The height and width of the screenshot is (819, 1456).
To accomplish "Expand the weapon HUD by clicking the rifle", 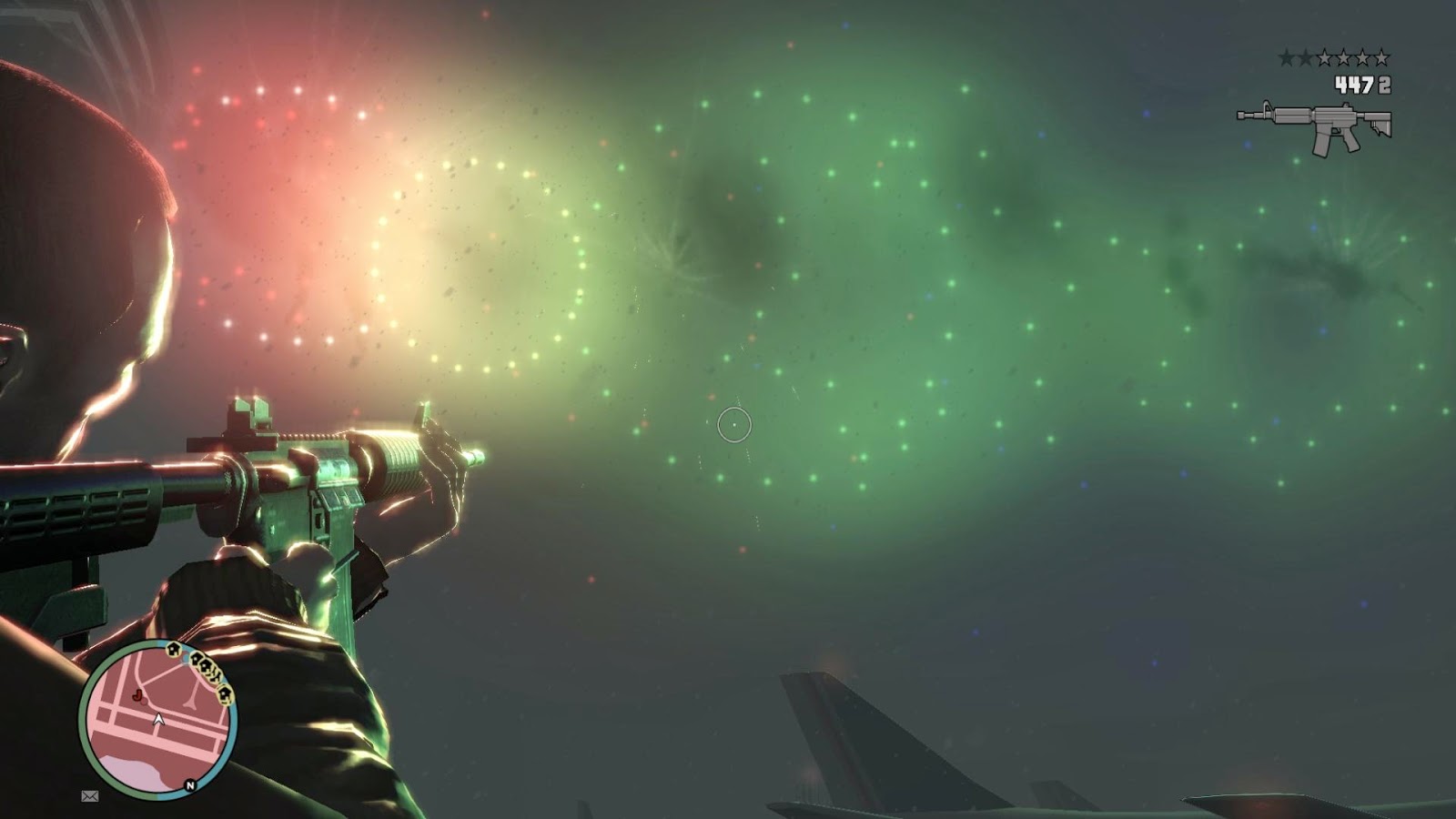I will (1313, 123).
